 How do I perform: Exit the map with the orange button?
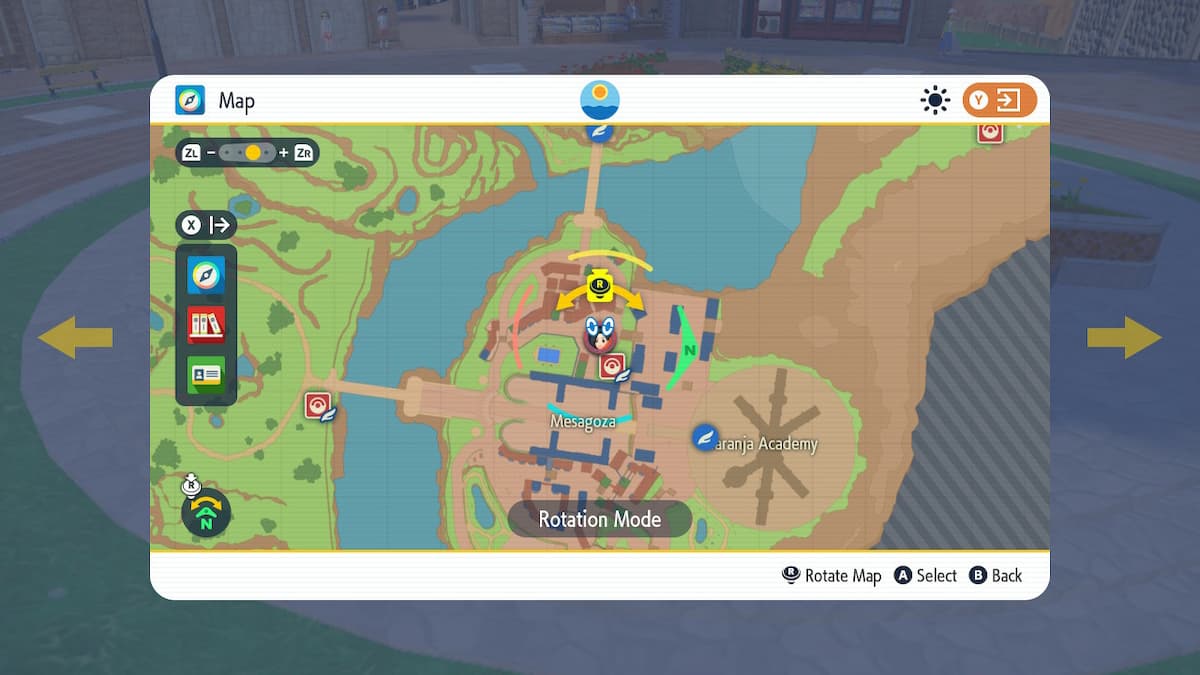(999, 100)
